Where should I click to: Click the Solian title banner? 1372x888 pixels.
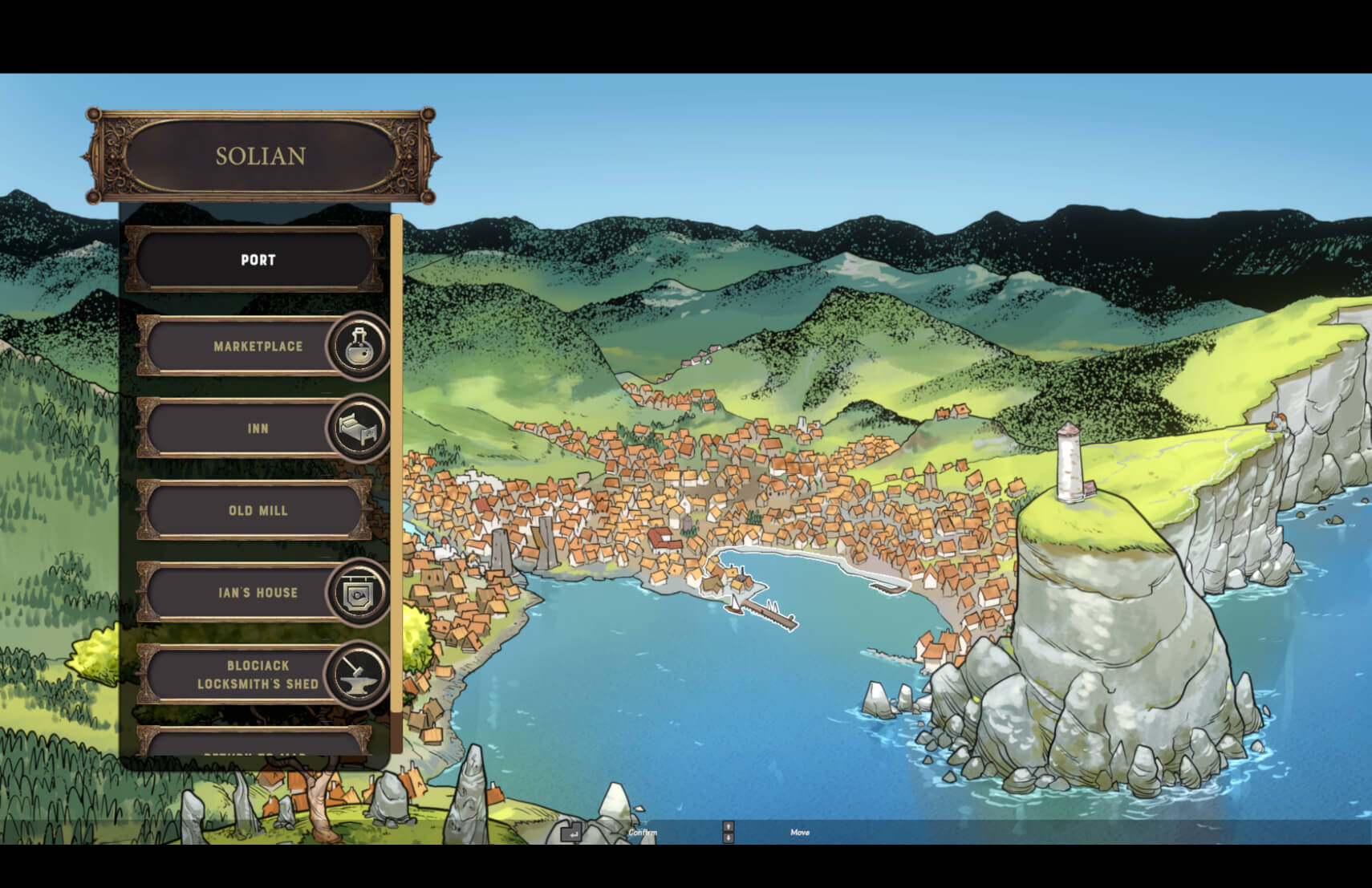261,156
